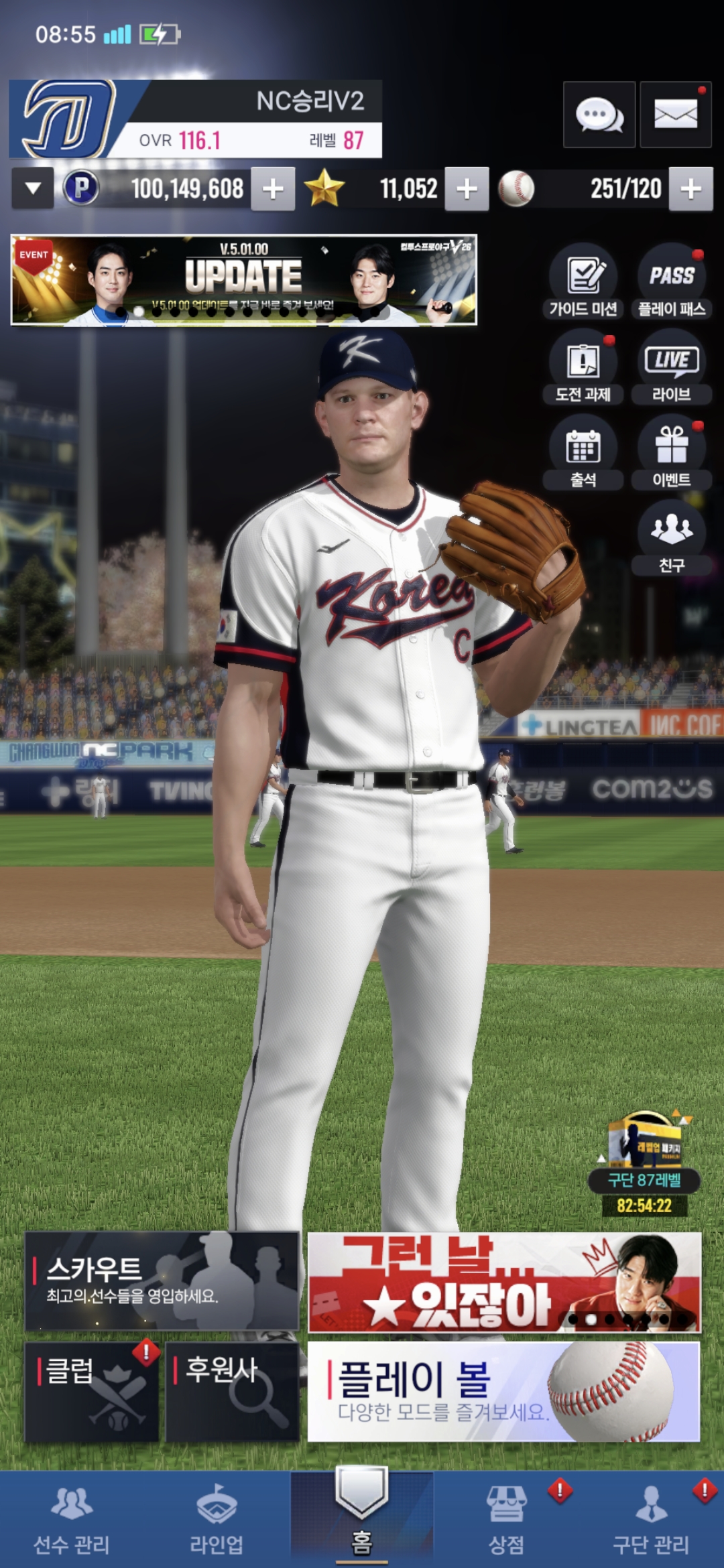
Task: Open the 플레이 볼 play ball modes
Action: (503, 1392)
